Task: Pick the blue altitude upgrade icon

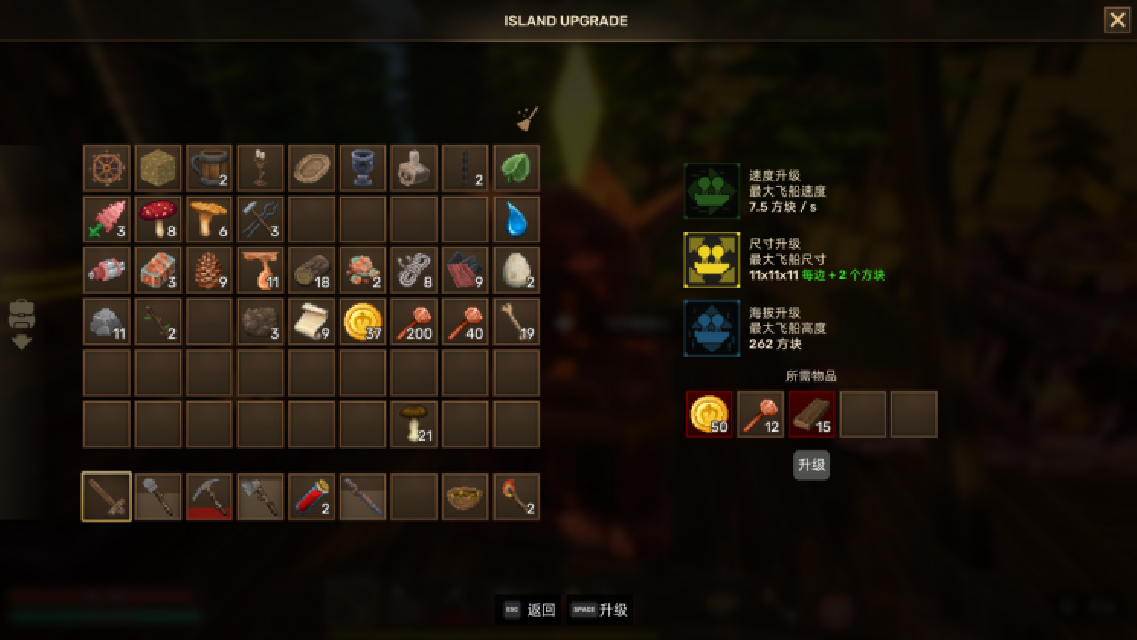Action: (711, 328)
